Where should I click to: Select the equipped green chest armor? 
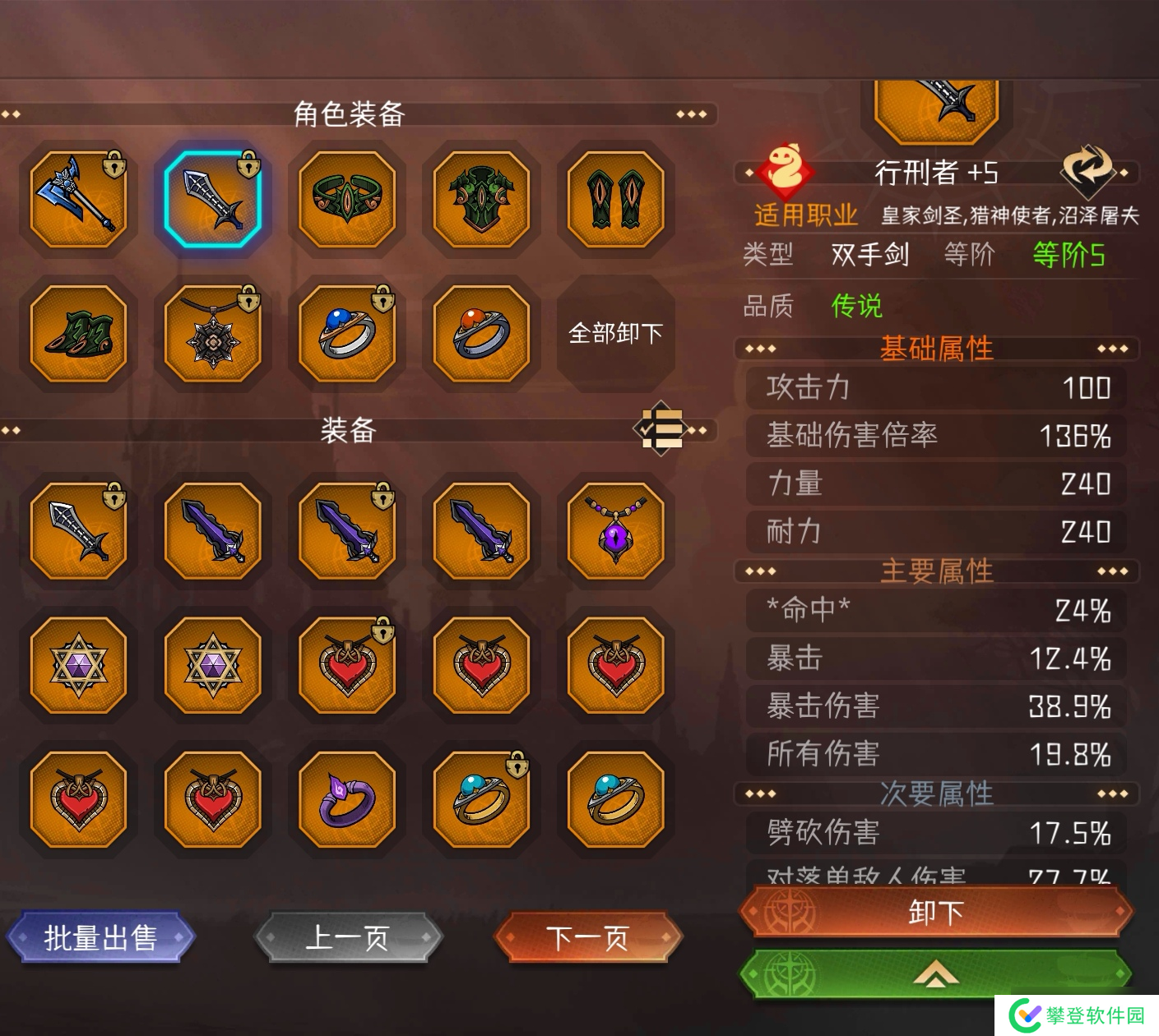[481, 199]
